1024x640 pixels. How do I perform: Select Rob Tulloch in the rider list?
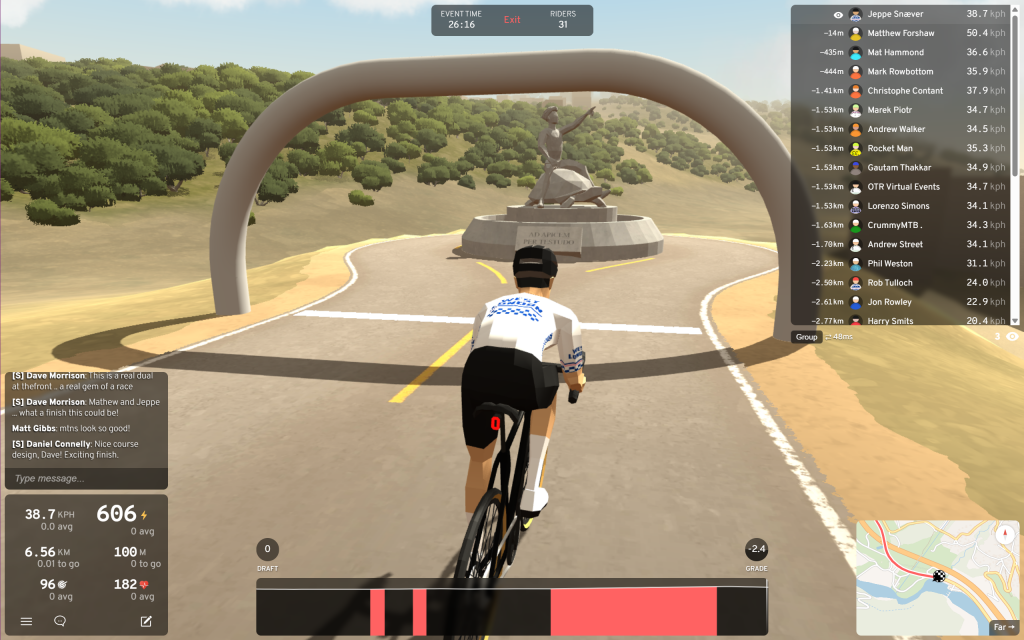[890, 283]
